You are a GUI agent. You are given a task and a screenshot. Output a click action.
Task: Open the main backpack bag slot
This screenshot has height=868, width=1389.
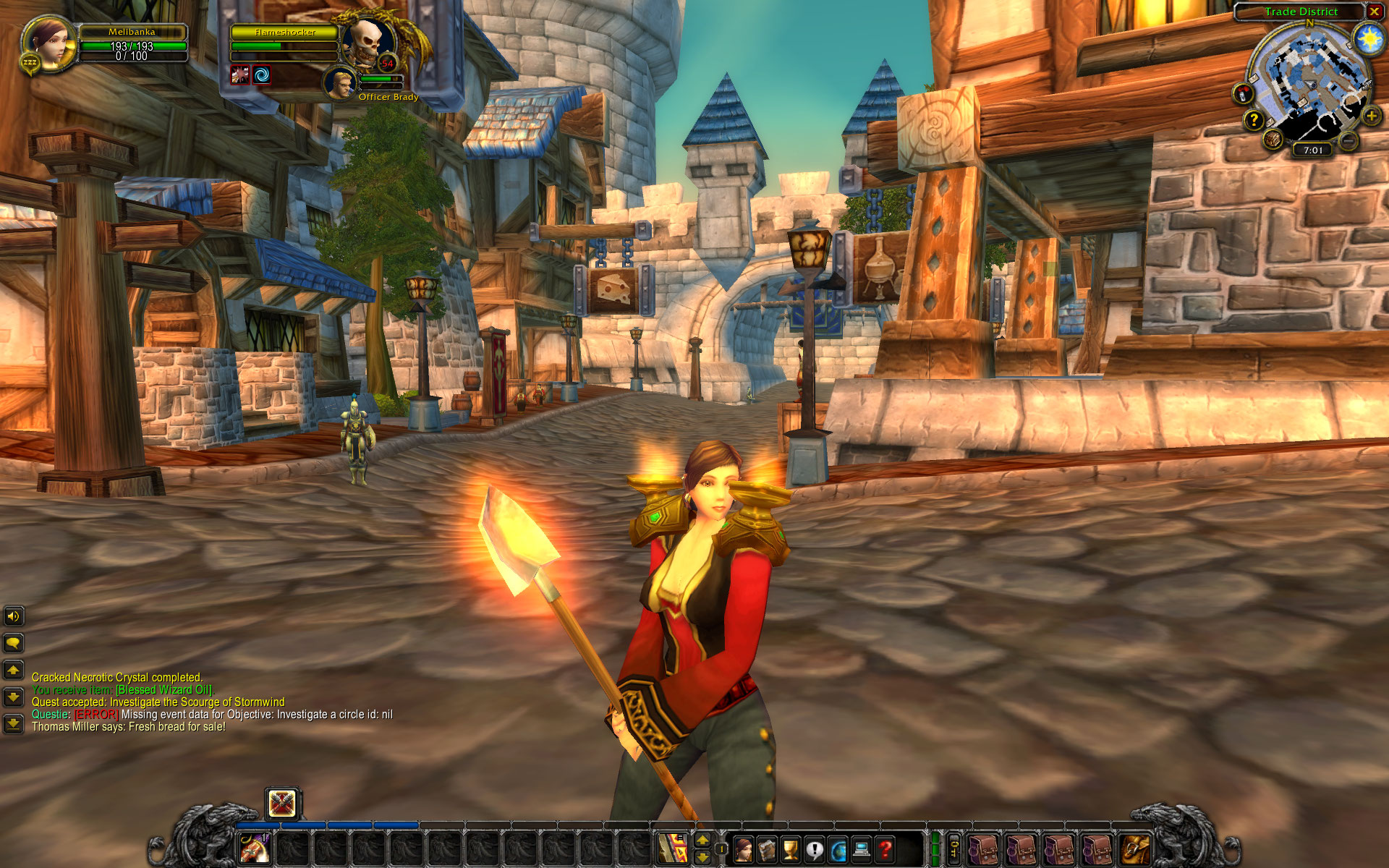1134,848
